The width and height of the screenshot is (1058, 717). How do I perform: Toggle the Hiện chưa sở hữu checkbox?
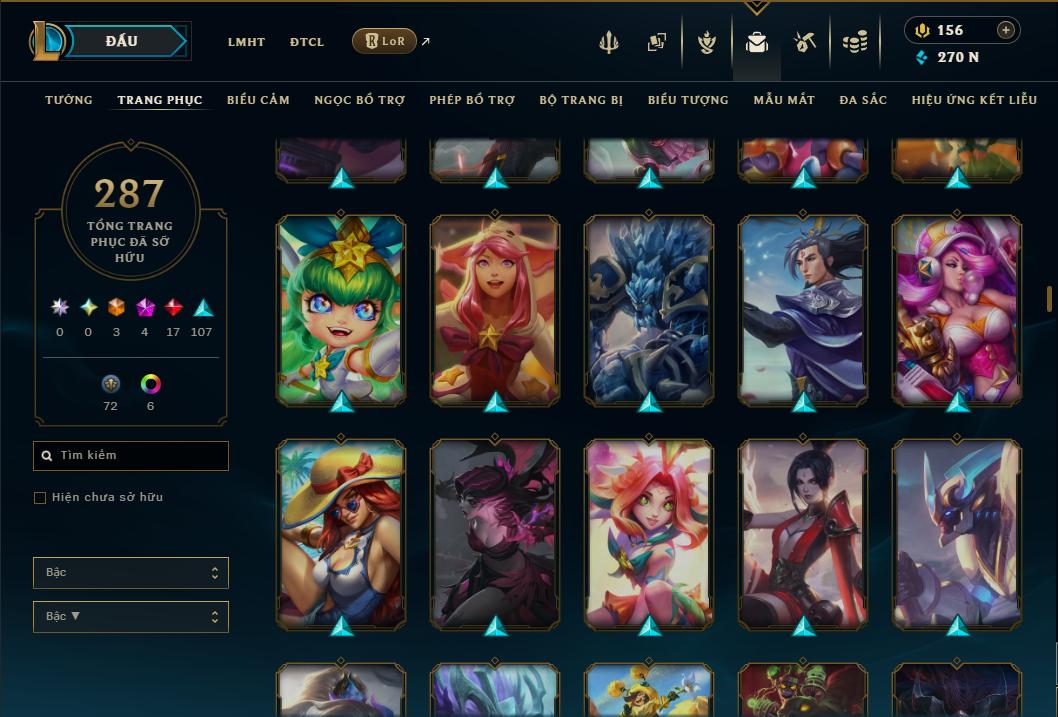tap(40, 498)
